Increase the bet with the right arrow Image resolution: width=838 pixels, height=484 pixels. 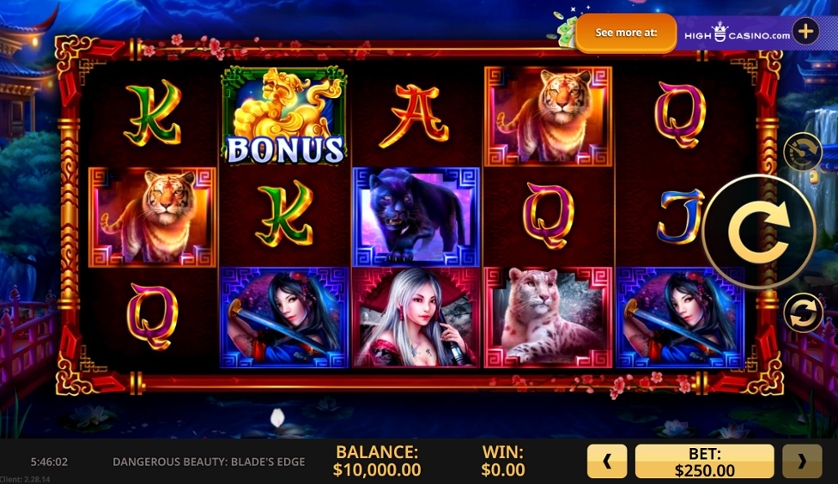click(x=801, y=461)
